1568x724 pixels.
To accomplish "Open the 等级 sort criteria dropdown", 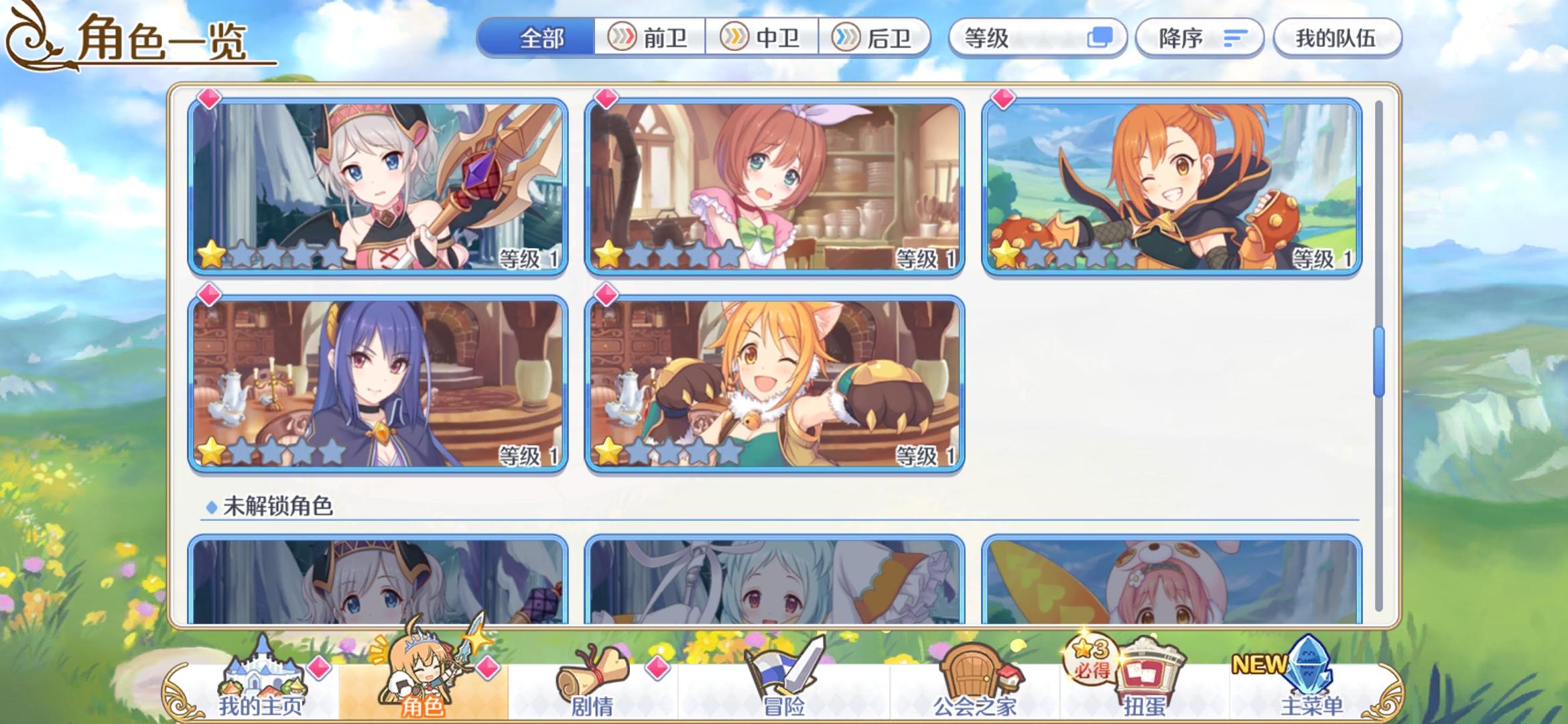I will 1039,38.
